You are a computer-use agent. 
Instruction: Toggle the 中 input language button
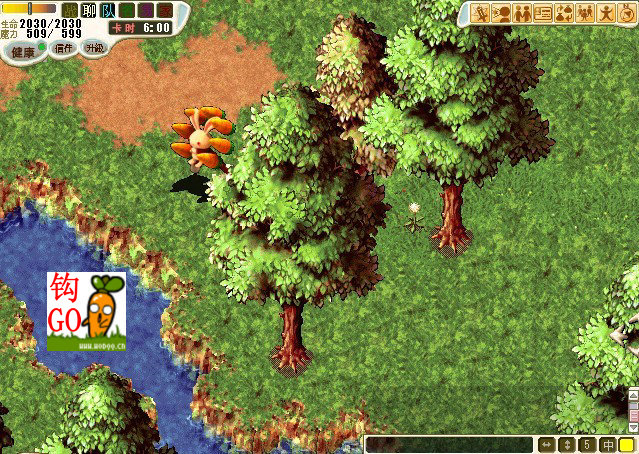(607, 444)
